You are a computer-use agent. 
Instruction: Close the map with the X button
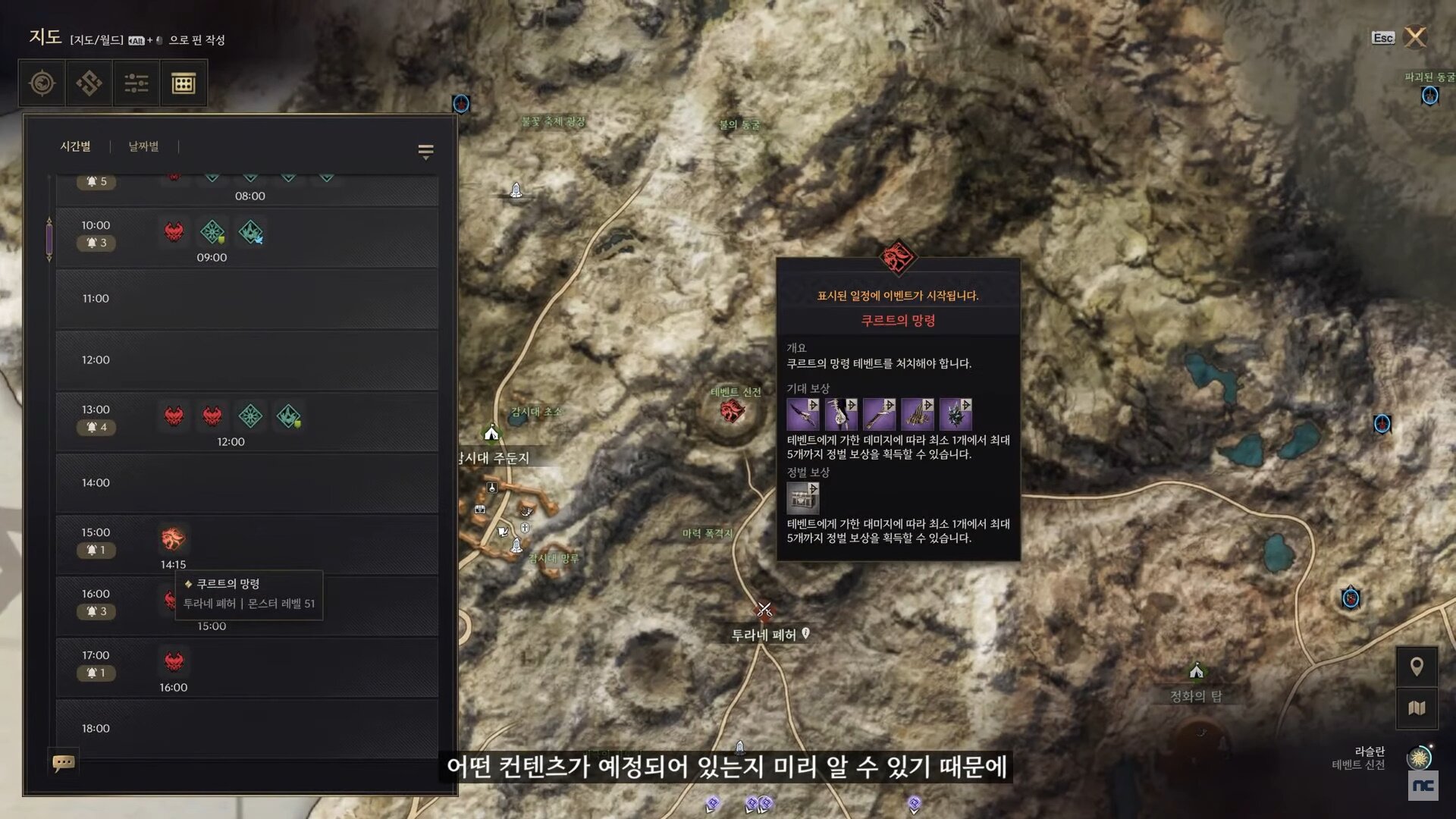pos(1415,37)
